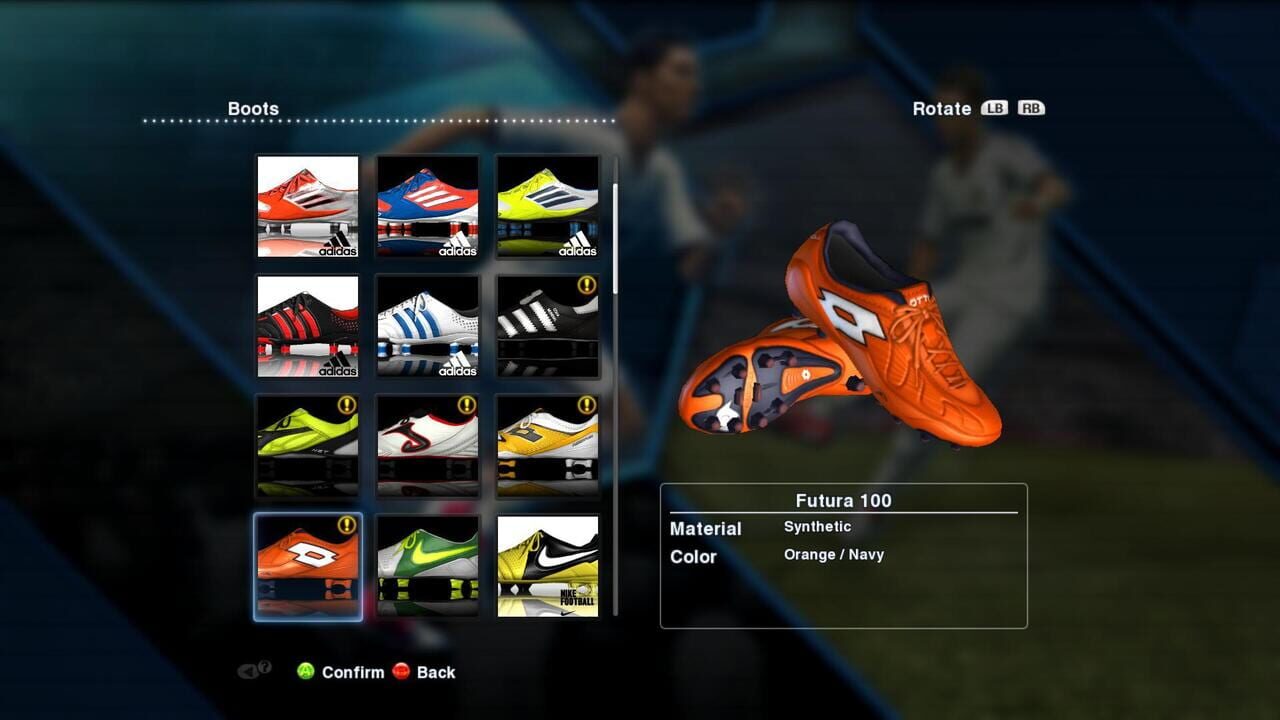Select the white adidas boot with red stripes
Image resolution: width=1280 pixels, height=720 pixels.
tap(307, 205)
